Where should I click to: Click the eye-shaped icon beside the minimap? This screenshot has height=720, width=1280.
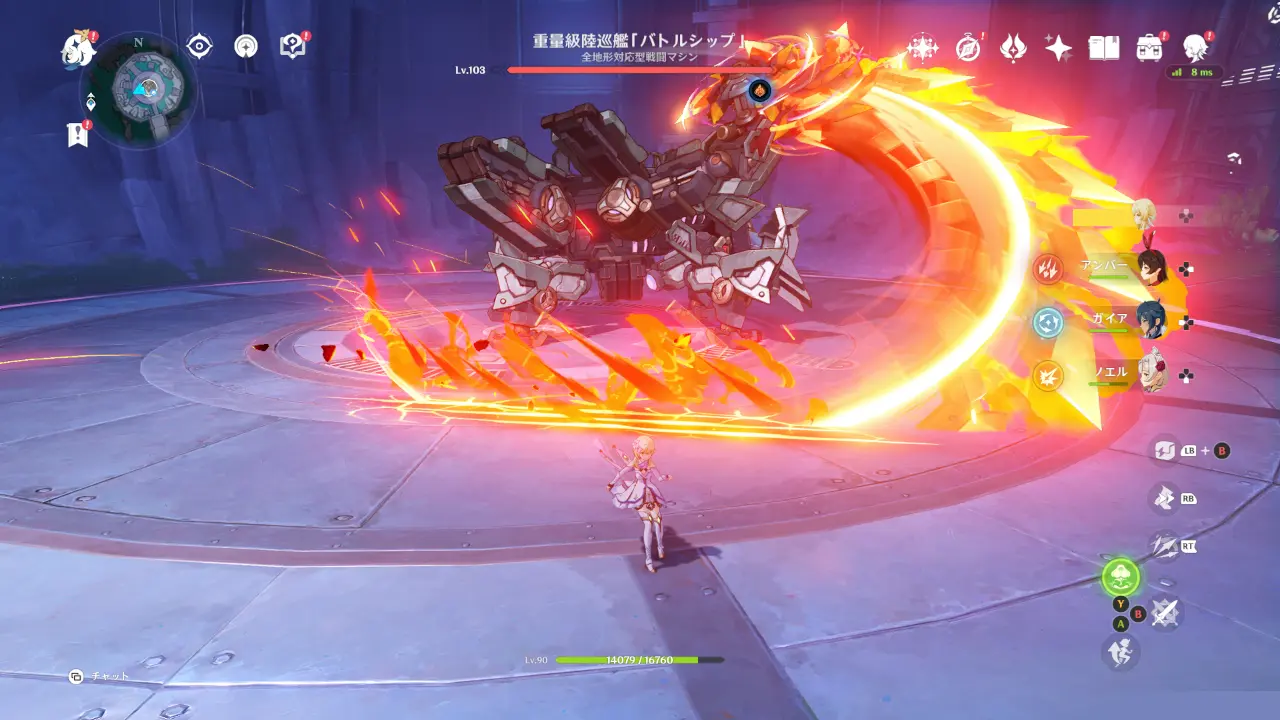coord(200,46)
